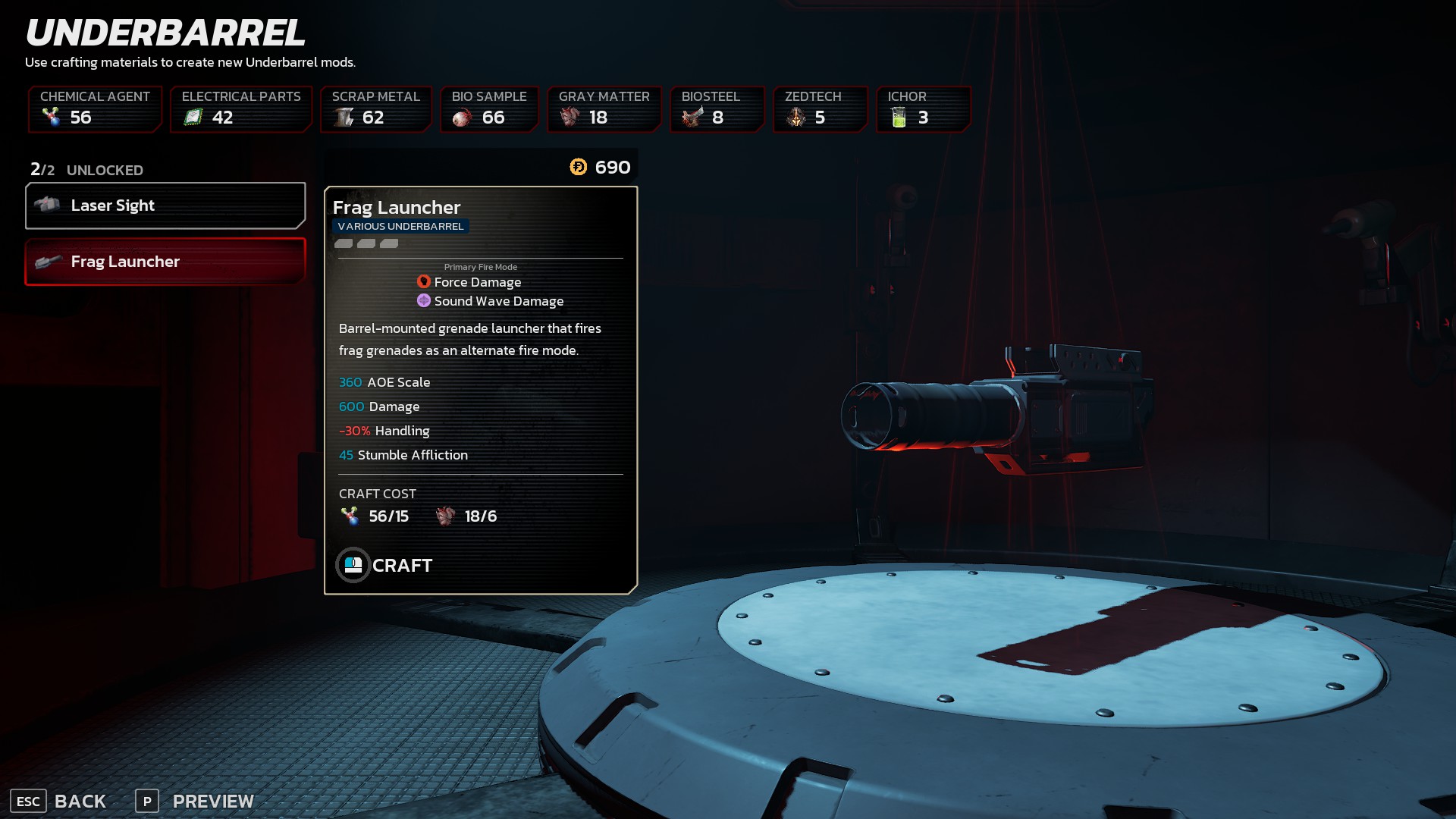Craft the Frag Launcher mod
Viewport: 1456px width, 819px height.
pyautogui.click(x=384, y=565)
